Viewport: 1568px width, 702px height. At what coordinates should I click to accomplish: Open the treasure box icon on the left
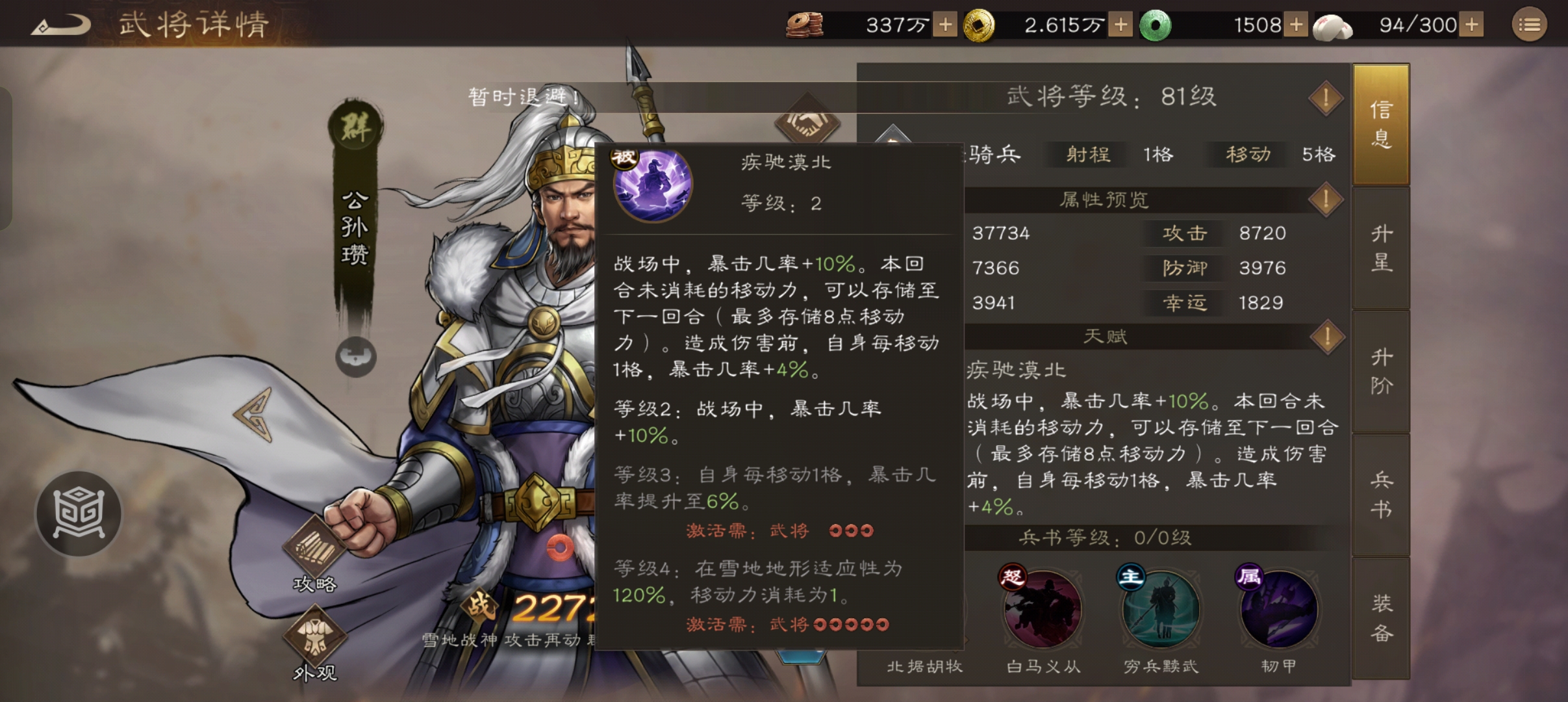(x=78, y=513)
